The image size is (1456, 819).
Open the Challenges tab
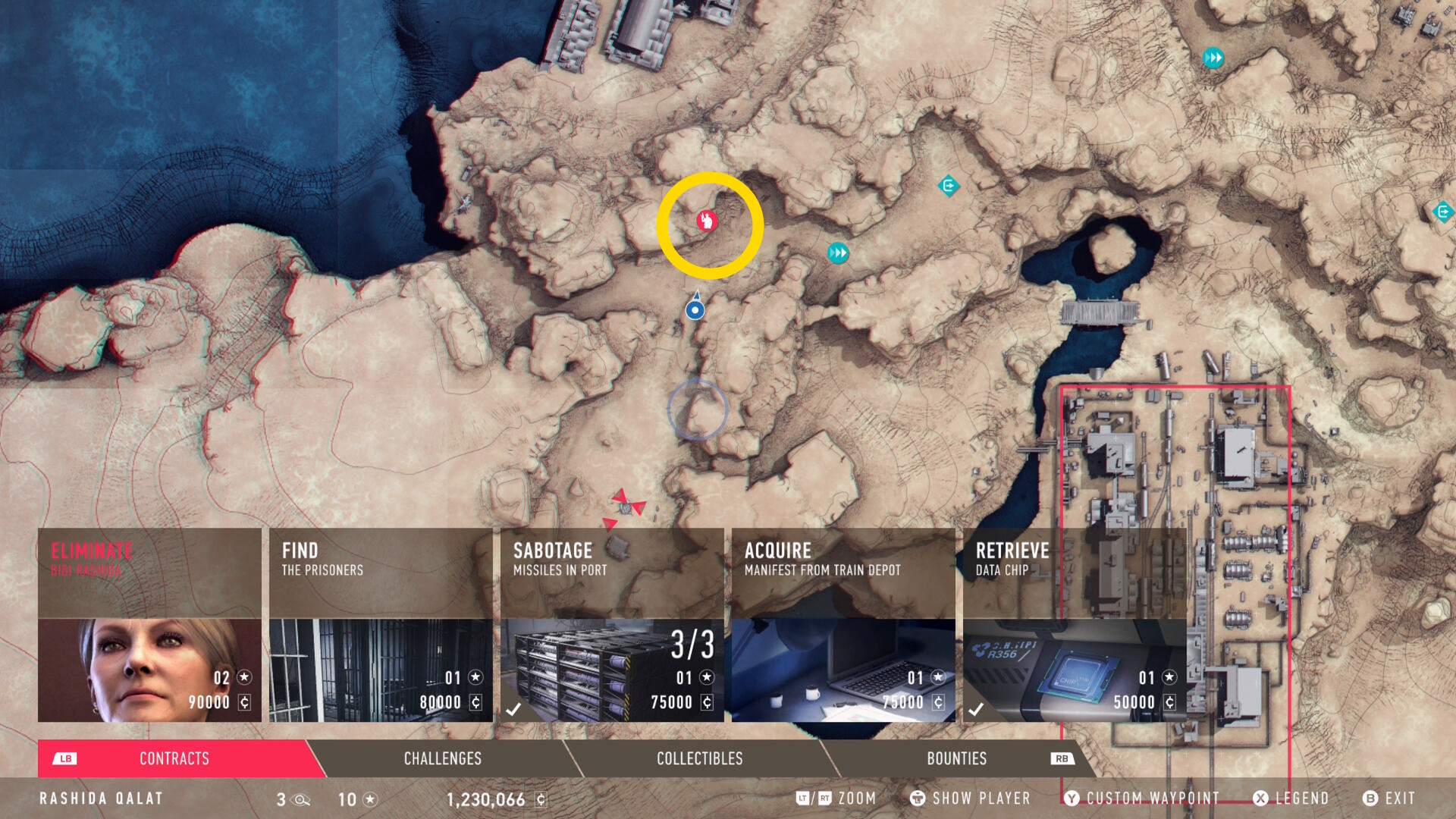[443, 758]
